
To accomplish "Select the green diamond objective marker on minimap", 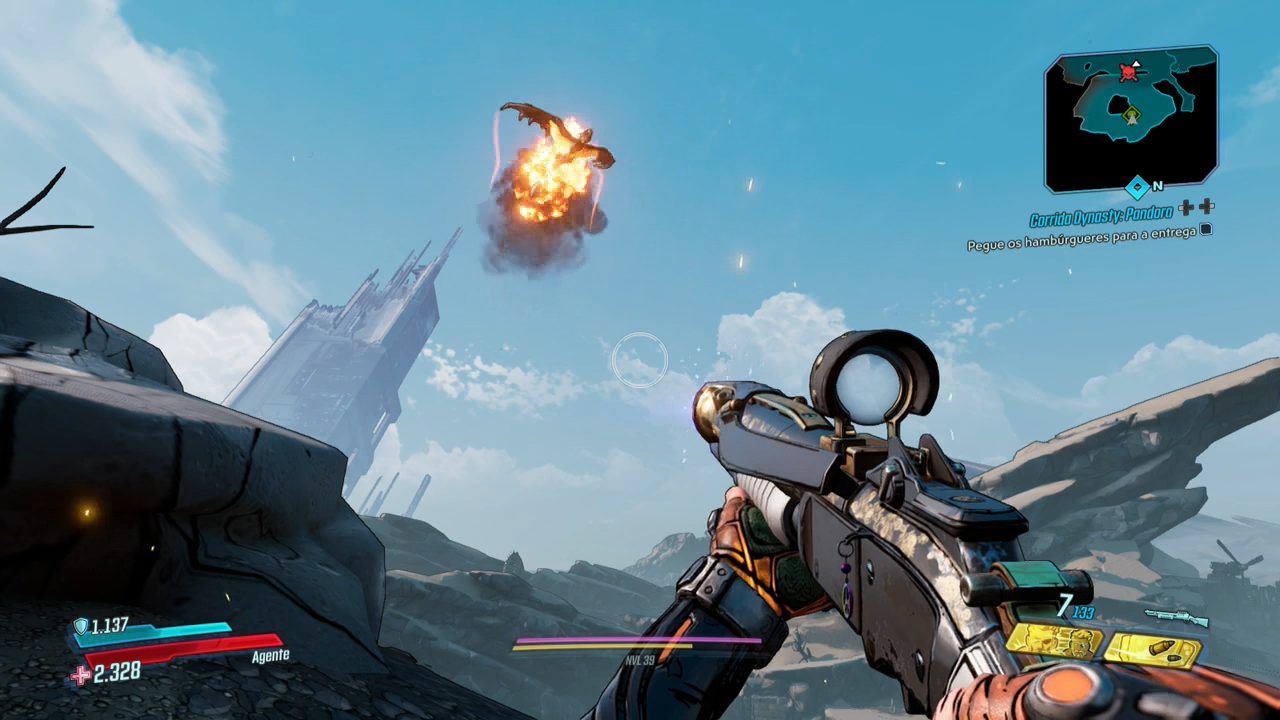I will click(x=1131, y=114).
